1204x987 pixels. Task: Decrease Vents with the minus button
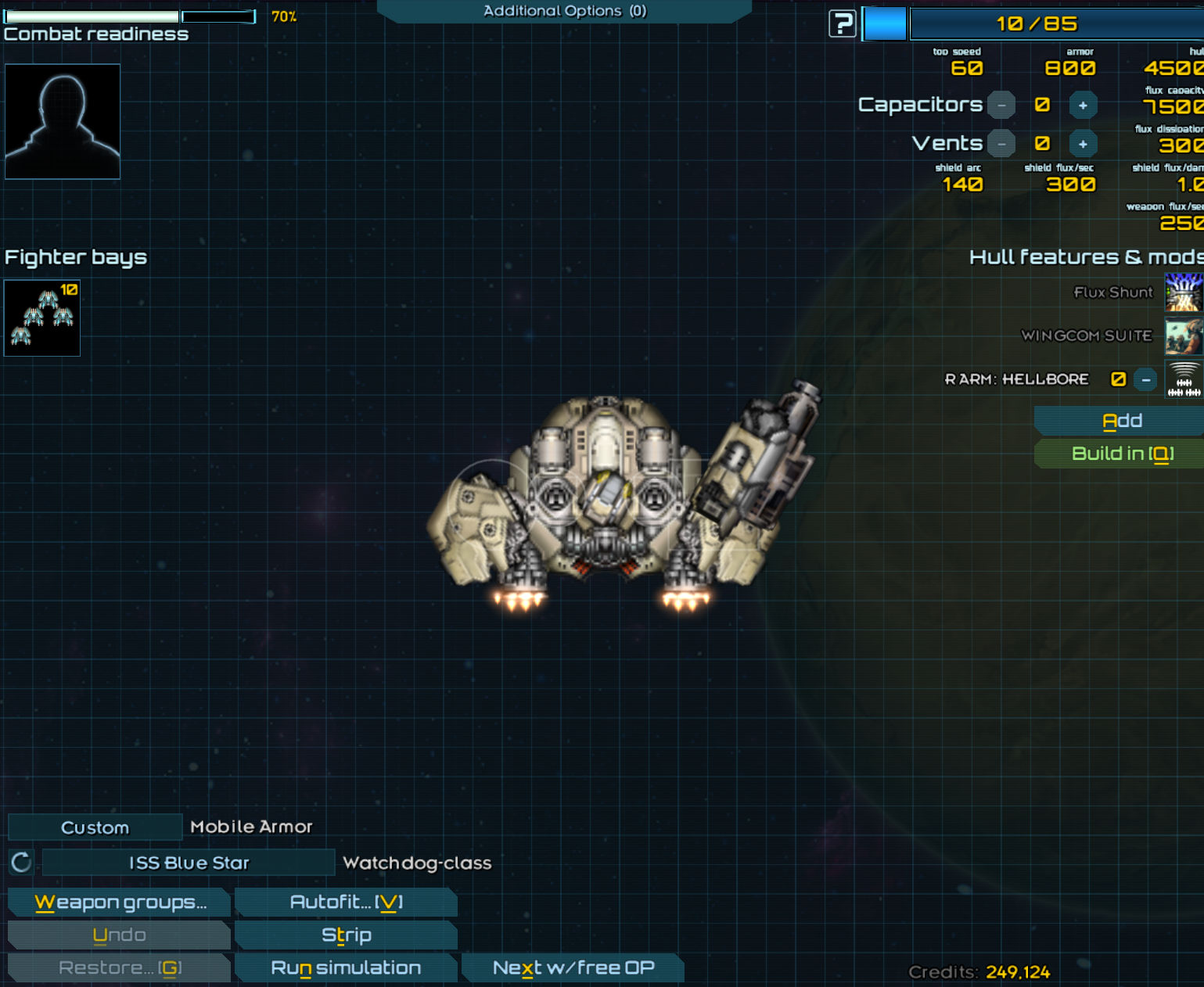click(1001, 144)
